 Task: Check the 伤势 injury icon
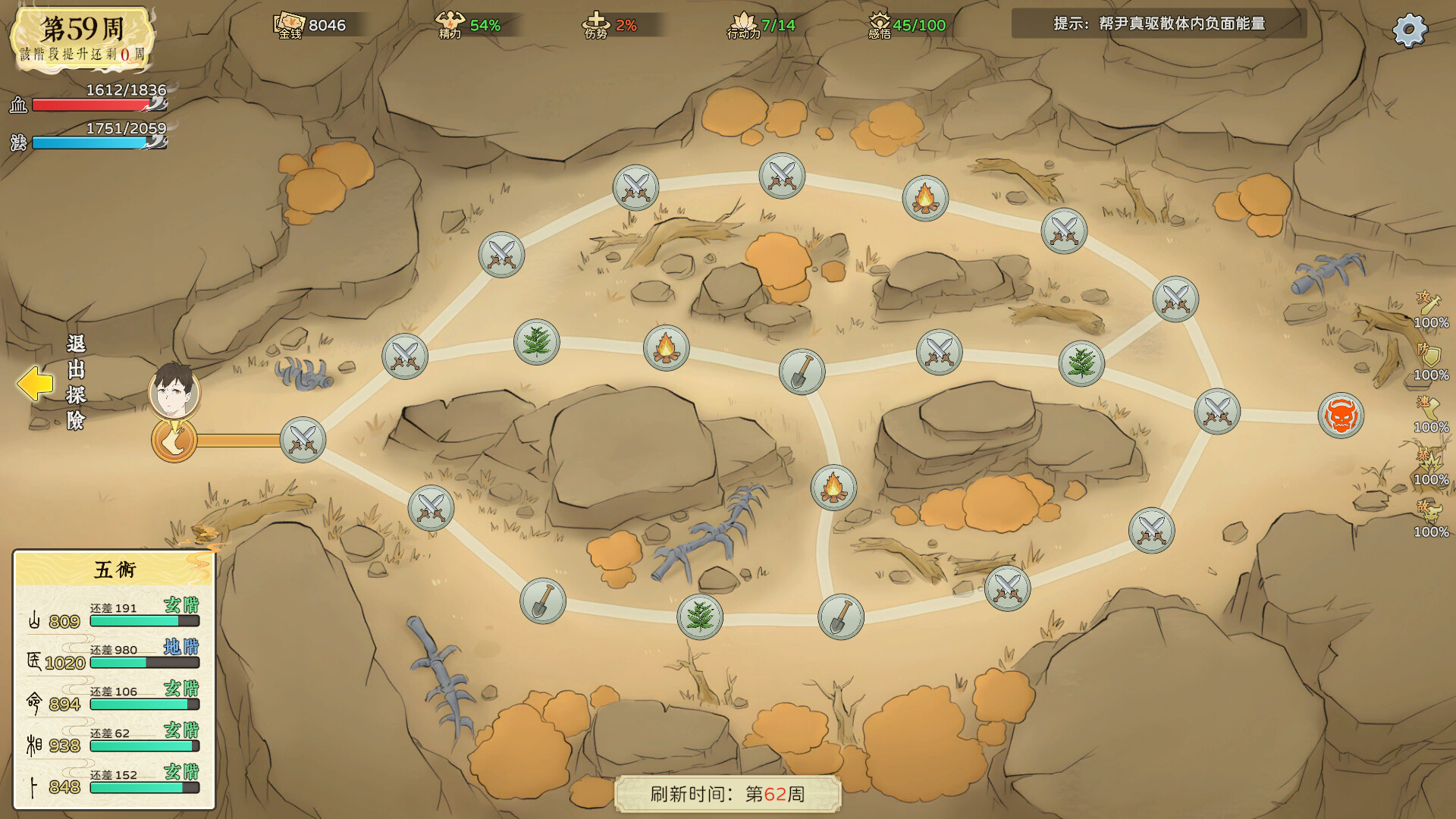[x=596, y=24]
